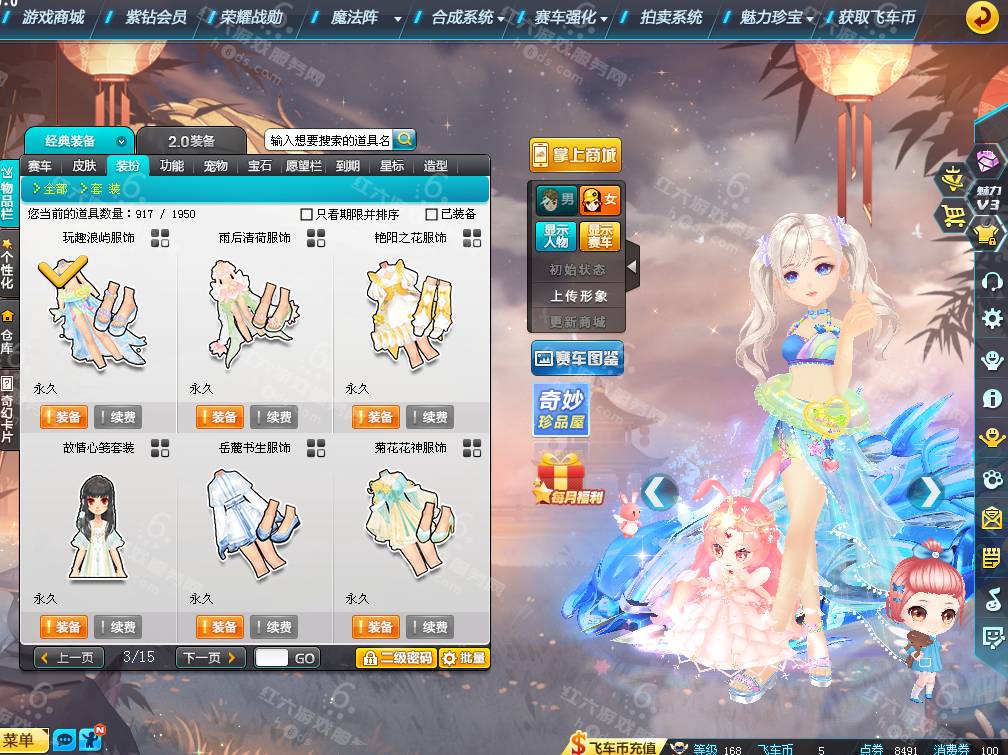This screenshot has height=755, width=1008.
Task: Select the 女 female character option
Action: pos(600,201)
